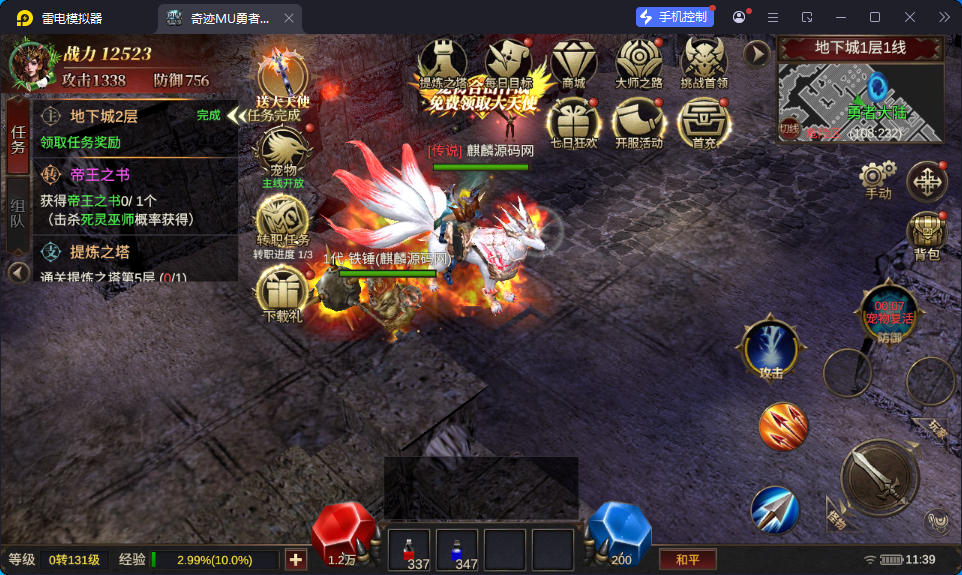Open the 商城 shop icon
Image resolution: width=962 pixels, height=575 pixels.
573,60
